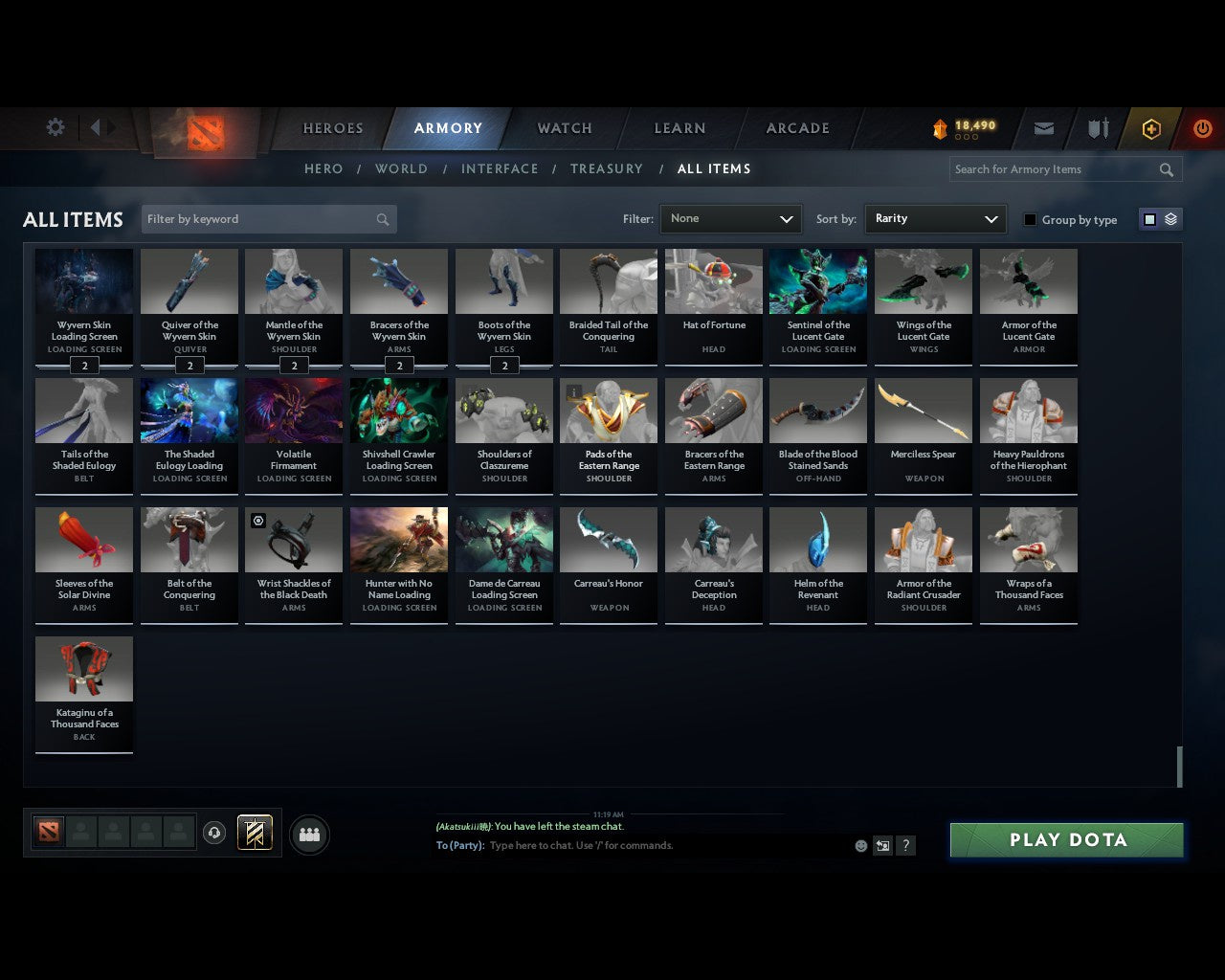1225x980 pixels.
Task: Open the mail notifications envelope icon
Action: tap(1043, 128)
